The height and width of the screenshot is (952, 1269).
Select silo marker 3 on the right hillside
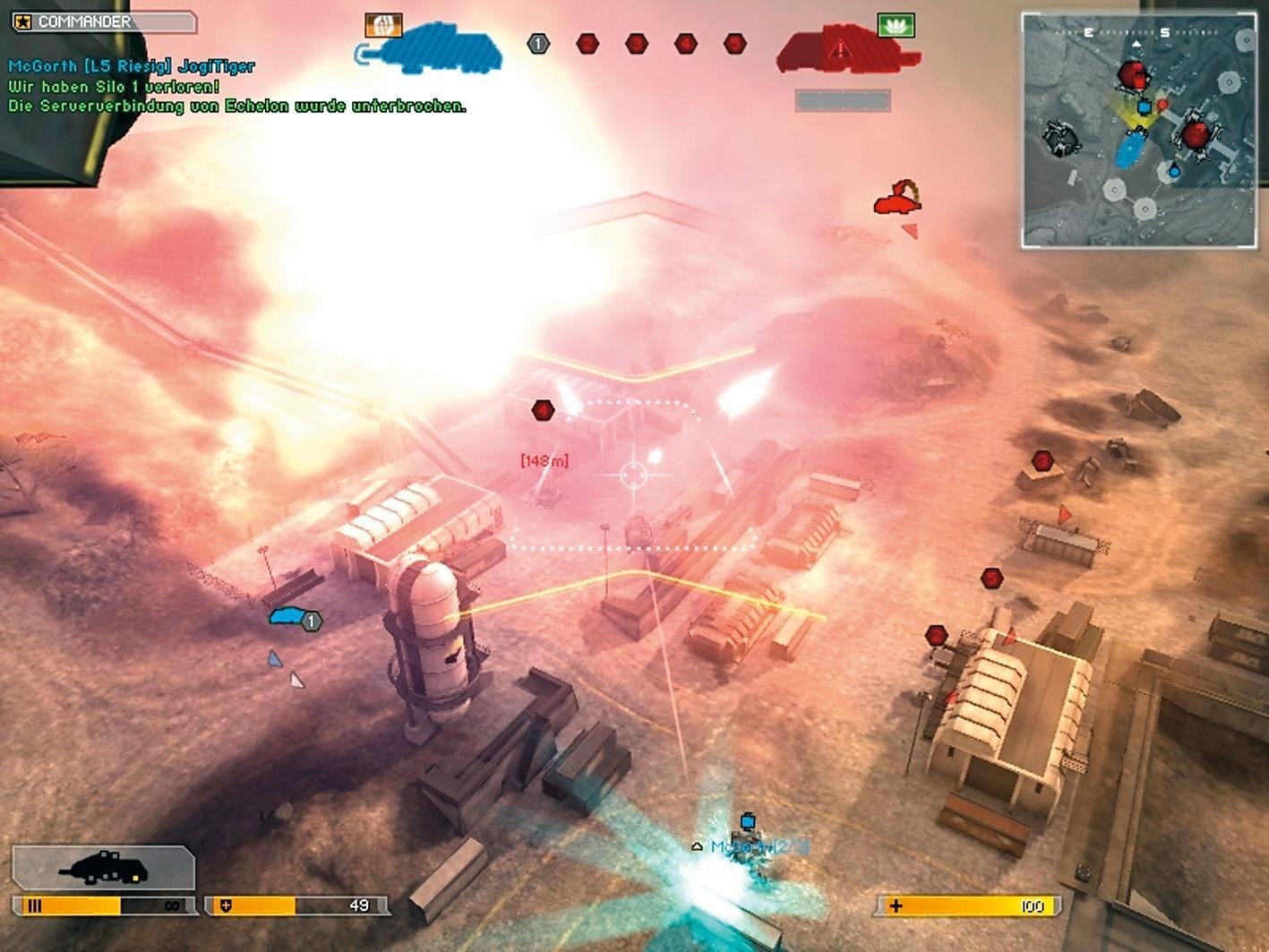click(1042, 459)
